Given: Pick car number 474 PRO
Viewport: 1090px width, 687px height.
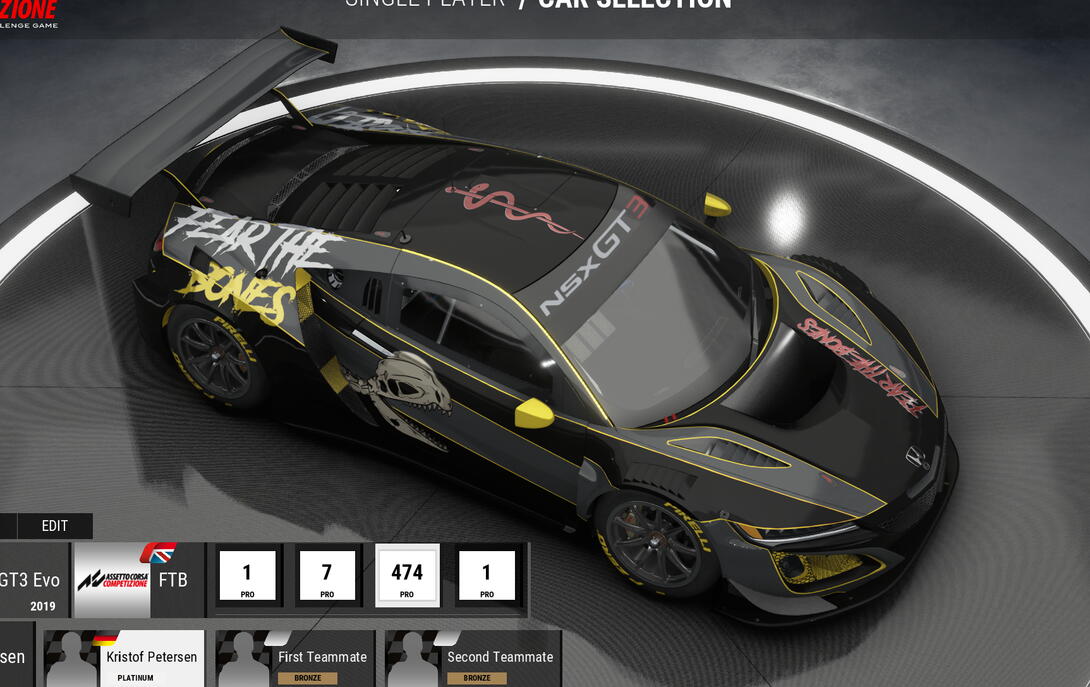Looking at the screenshot, I should point(406,576).
